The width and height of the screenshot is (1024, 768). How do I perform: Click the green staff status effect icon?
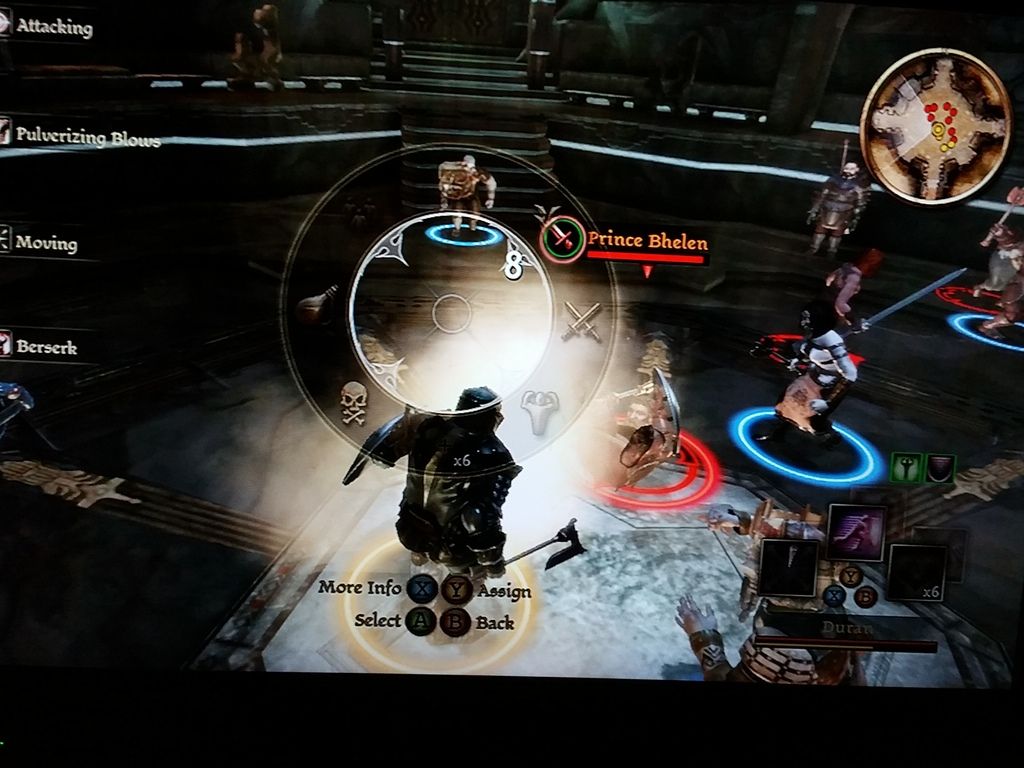[905, 467]
